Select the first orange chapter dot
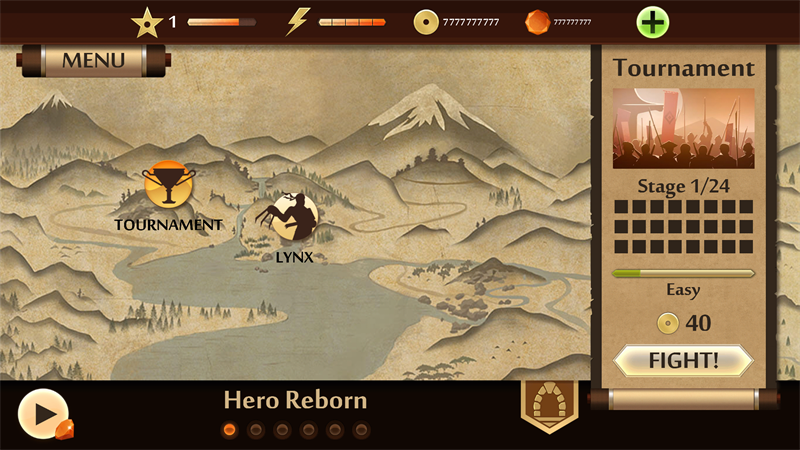 [x=229, y=430]
